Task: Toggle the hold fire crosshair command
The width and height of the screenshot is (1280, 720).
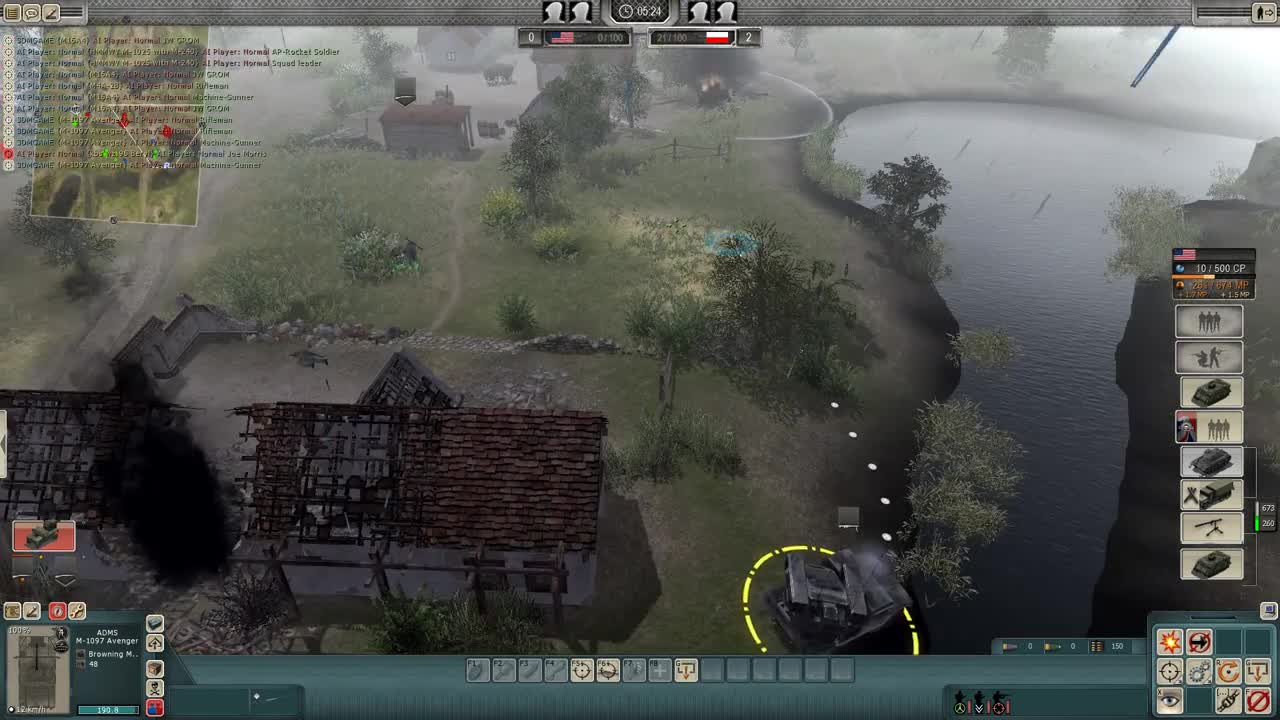Action: pos(1170,671)
